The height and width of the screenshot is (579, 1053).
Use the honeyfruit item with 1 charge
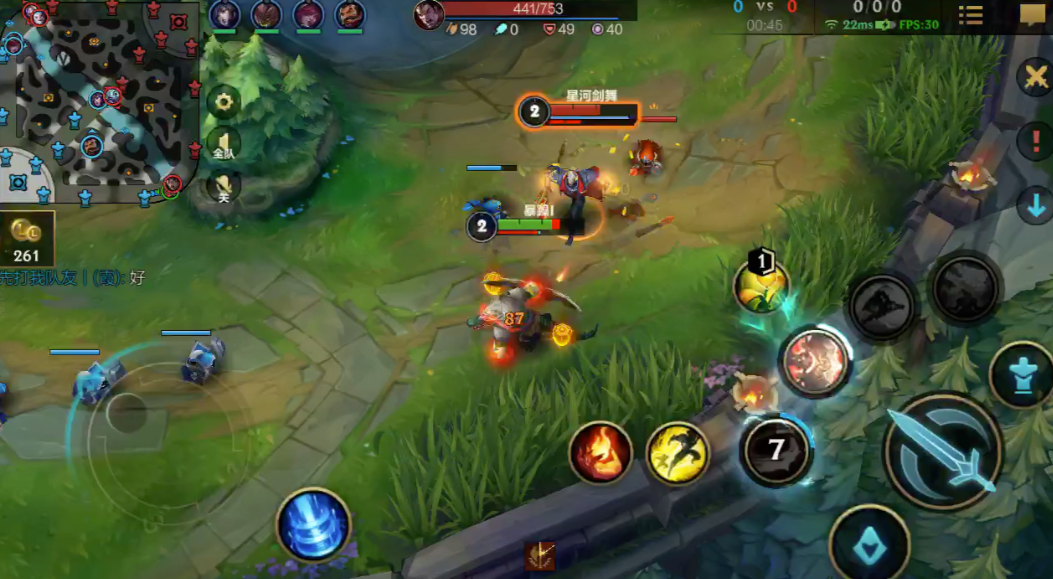pos(761,285)
